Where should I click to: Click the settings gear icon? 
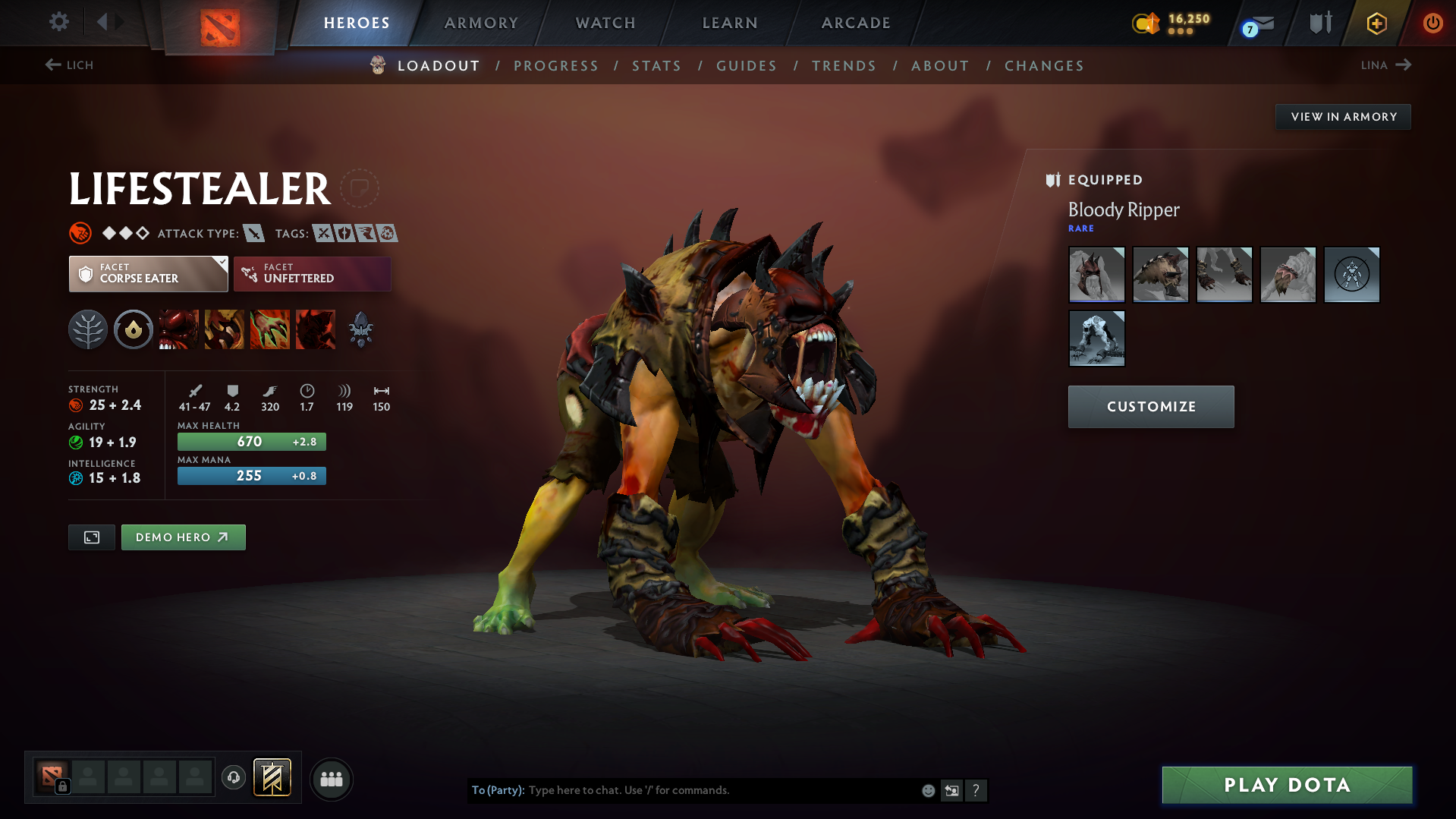58,23
